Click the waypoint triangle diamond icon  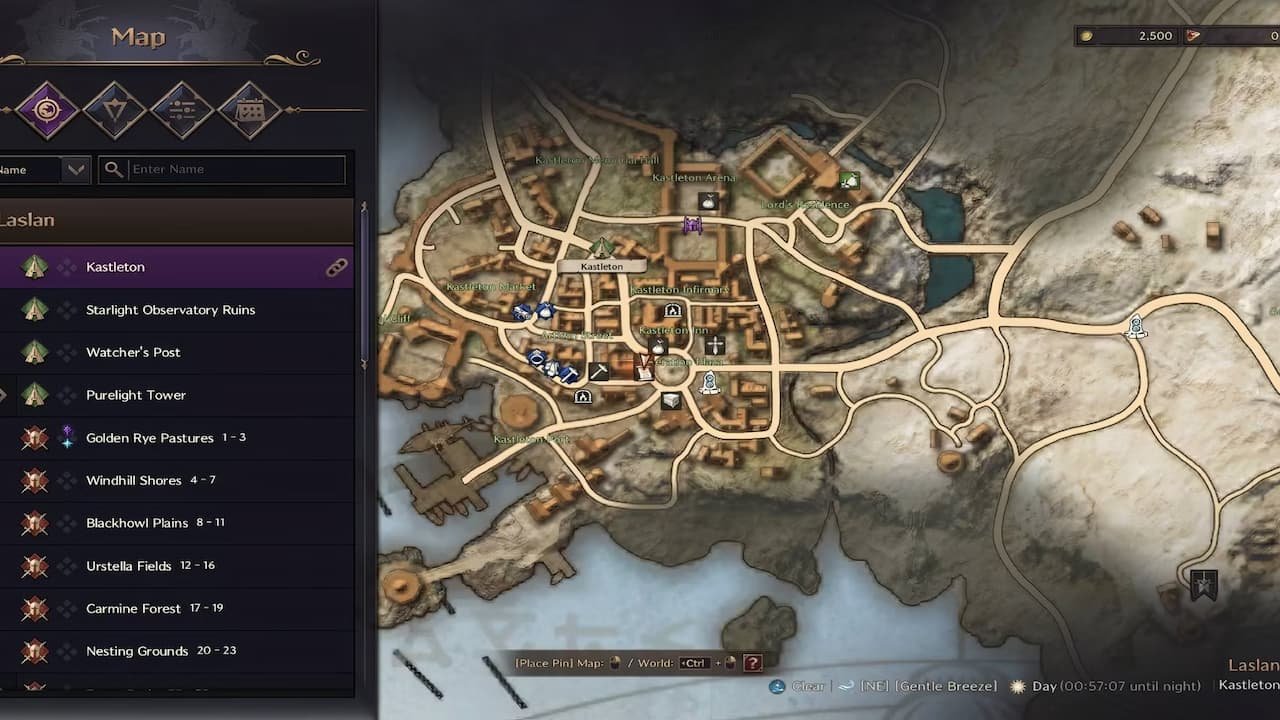tap(115, 110)
